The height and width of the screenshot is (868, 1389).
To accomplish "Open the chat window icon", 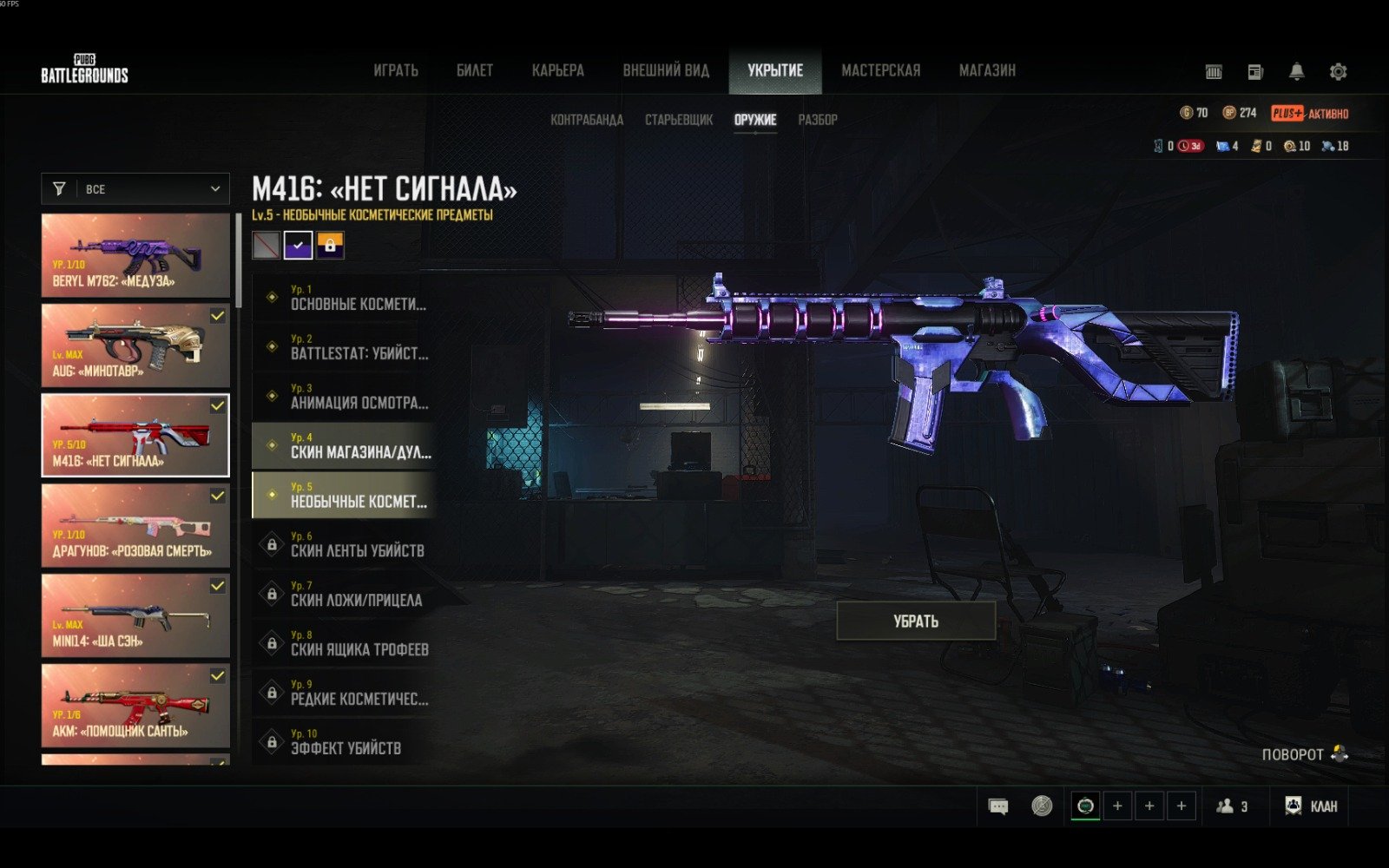I will point(998,806).
